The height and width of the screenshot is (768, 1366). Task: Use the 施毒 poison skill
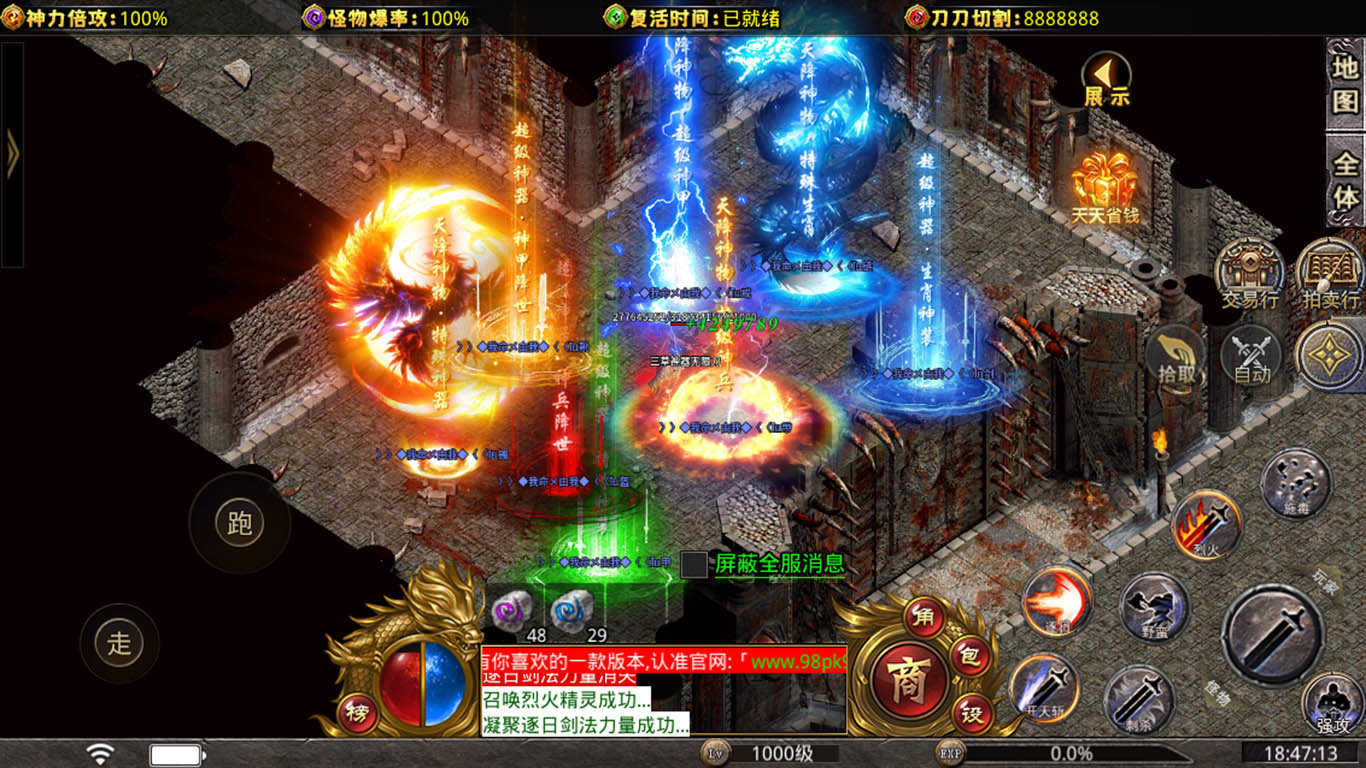1295,483
